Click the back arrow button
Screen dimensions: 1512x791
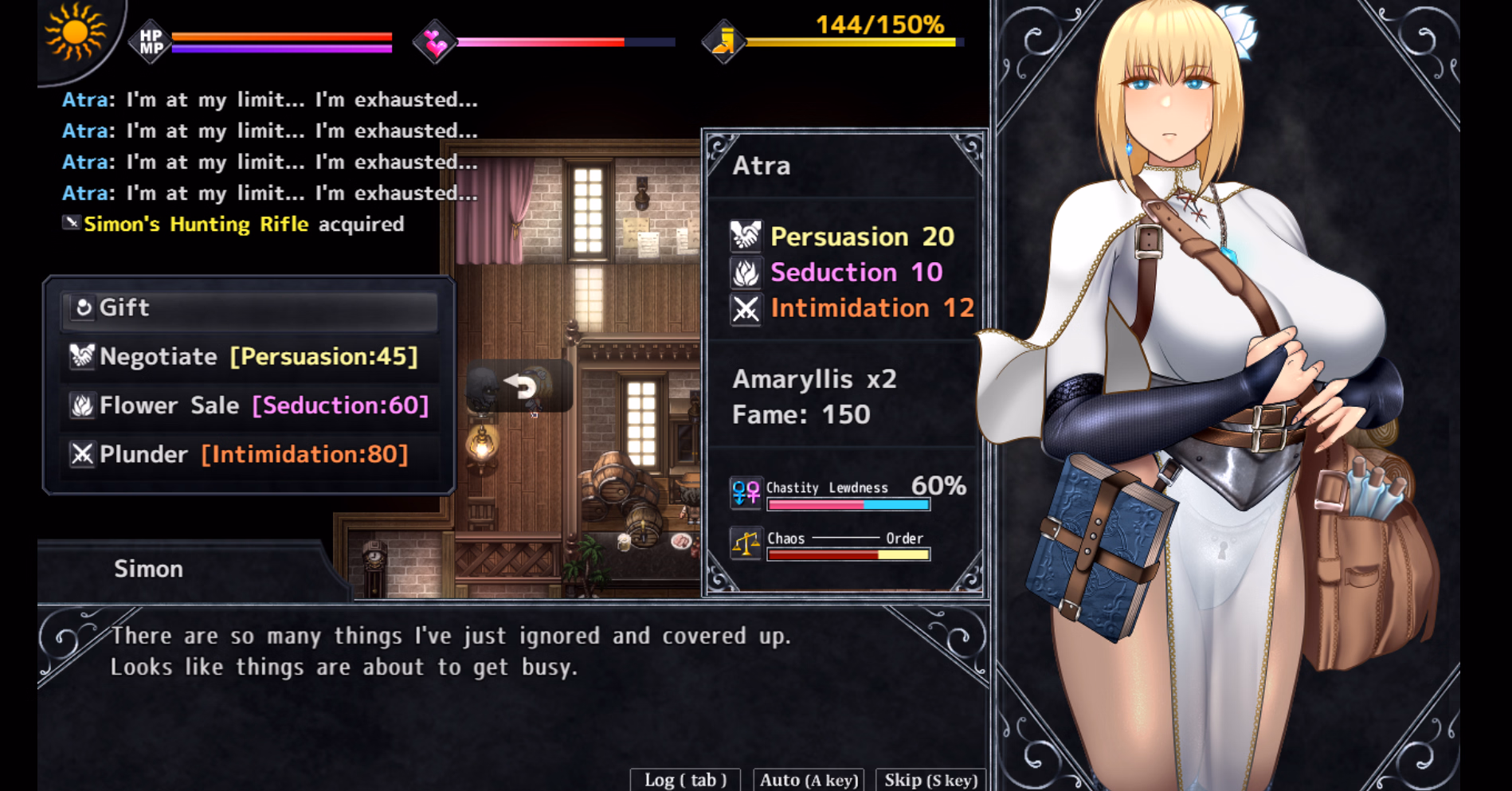520,386
